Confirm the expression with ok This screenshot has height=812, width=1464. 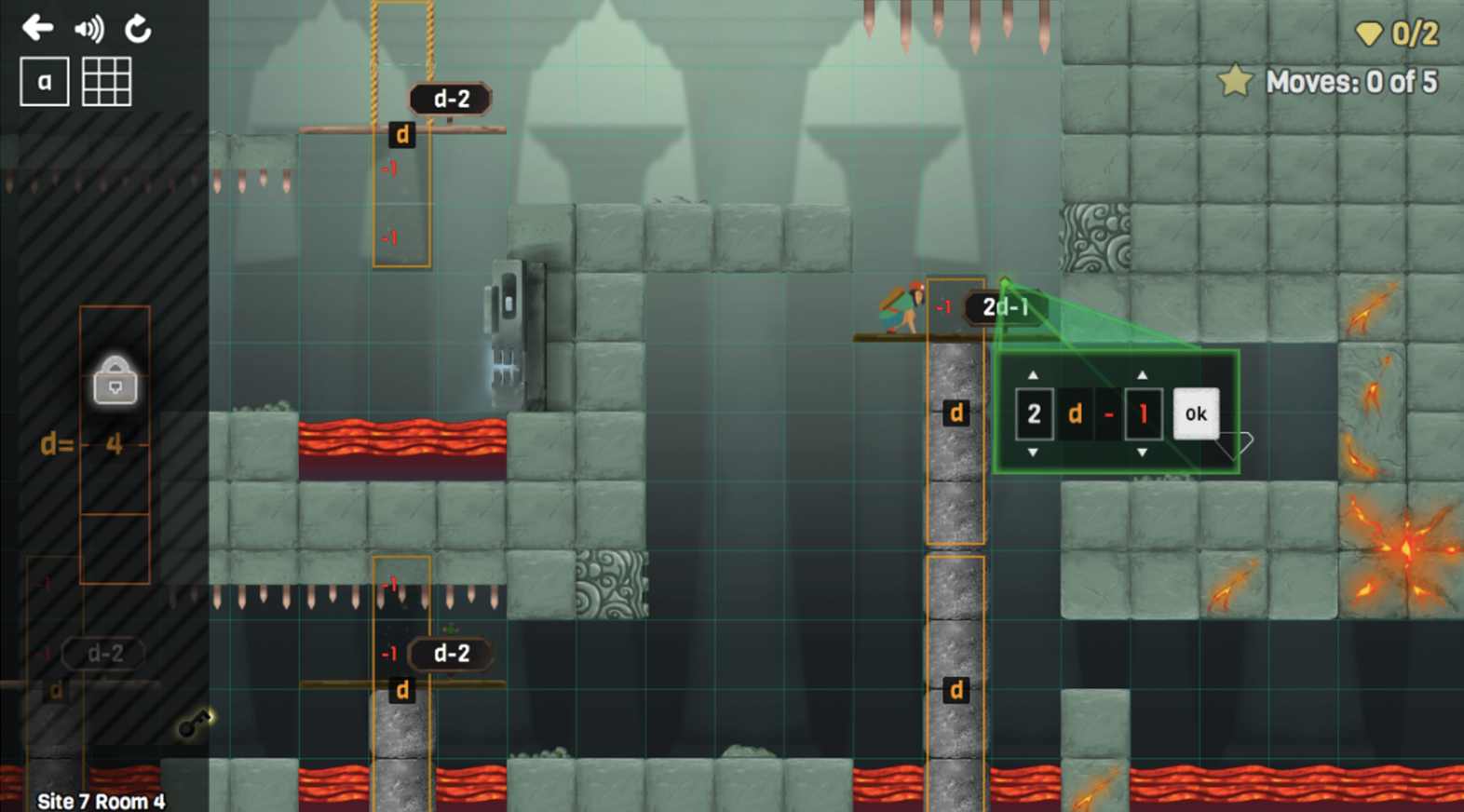1196,413
